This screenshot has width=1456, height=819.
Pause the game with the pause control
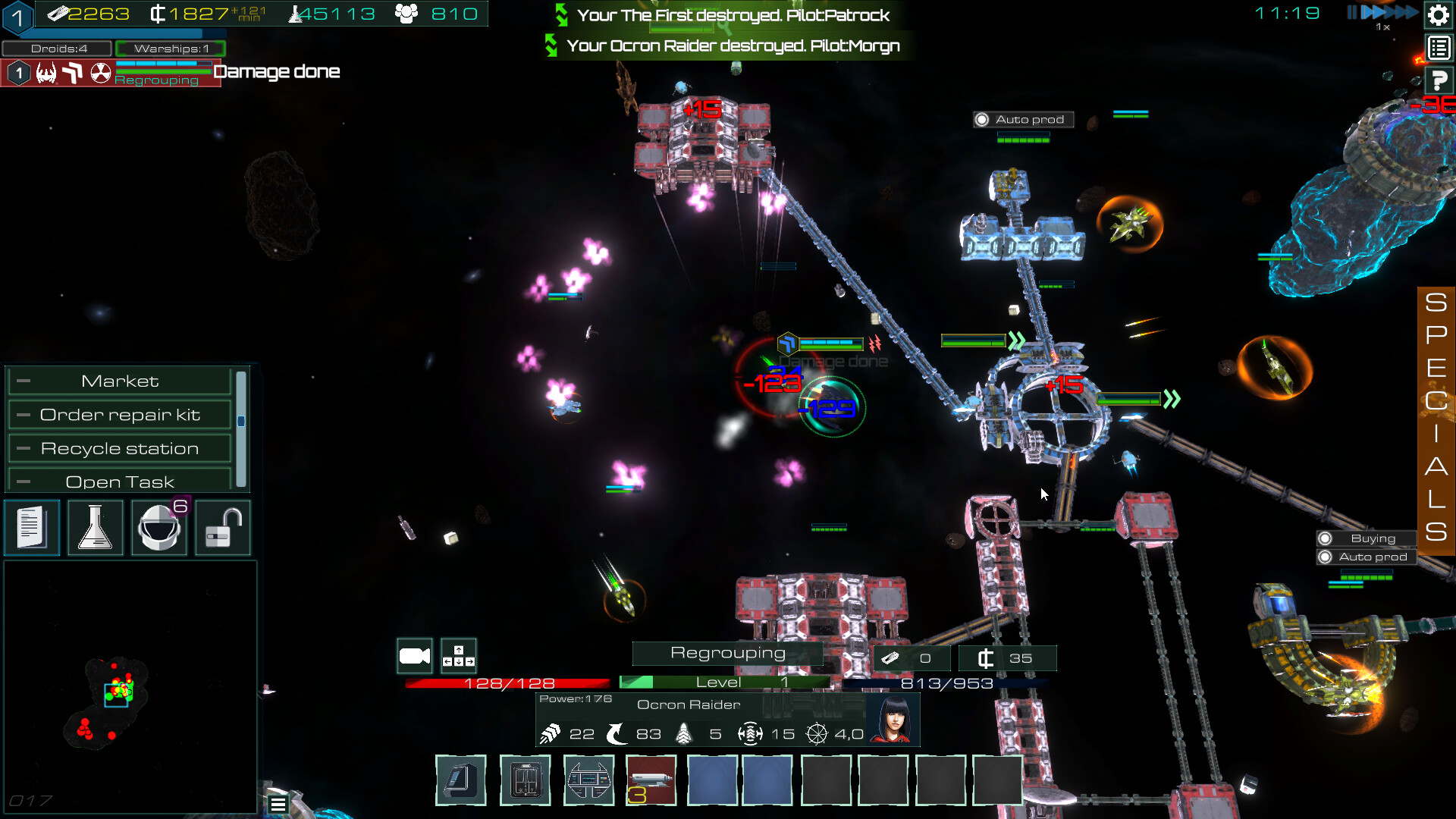1354,12
